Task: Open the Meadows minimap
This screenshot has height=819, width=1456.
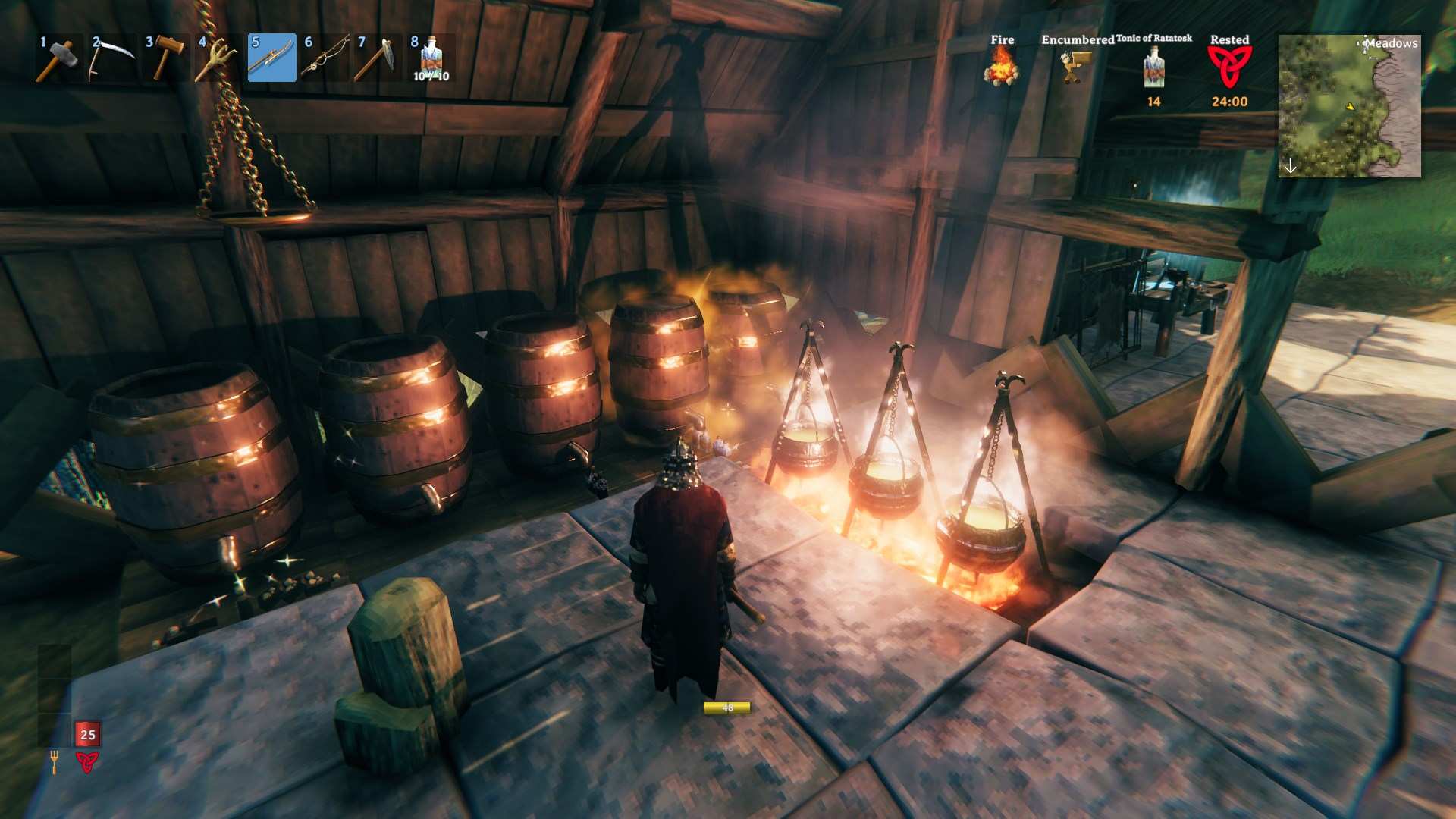Action: point(1349,106)
